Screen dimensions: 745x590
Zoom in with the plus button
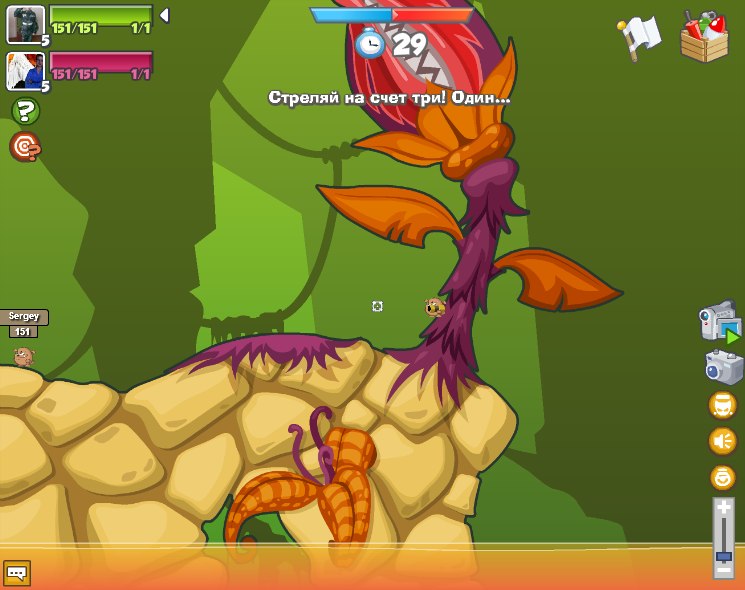point(724,509)
